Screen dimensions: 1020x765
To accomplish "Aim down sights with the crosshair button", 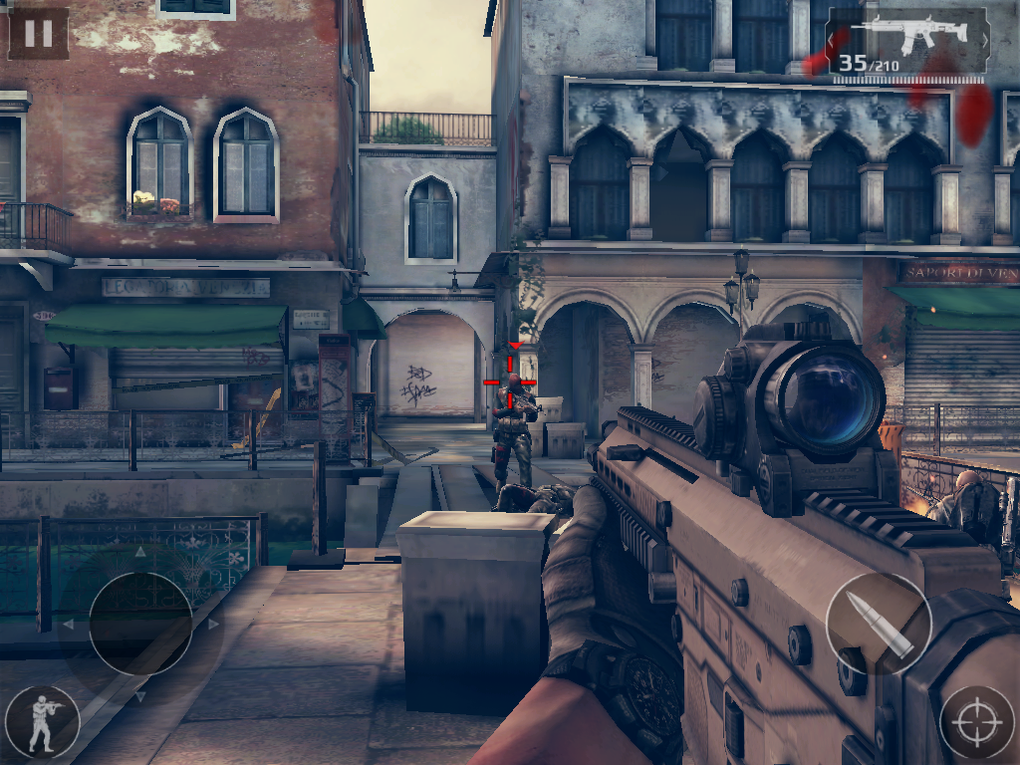I will (x=976, y=721).
